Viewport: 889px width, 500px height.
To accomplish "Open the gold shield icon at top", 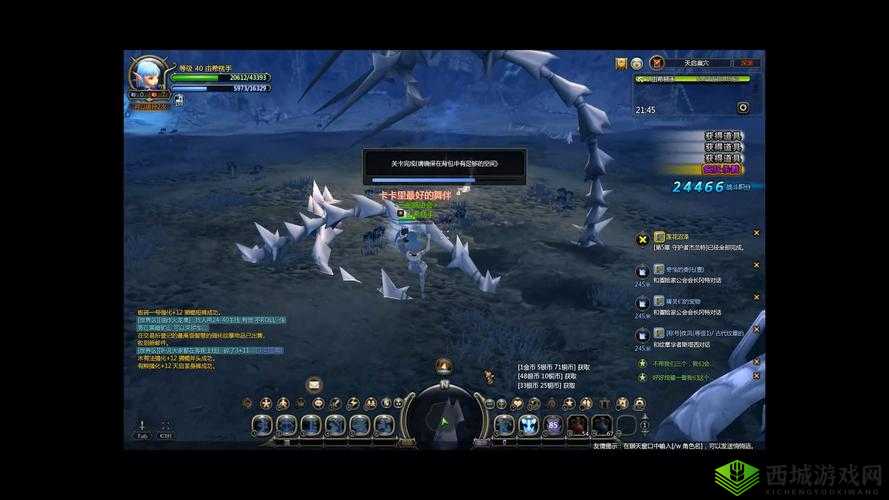I will pyautogui.click(x=621, y=62).
